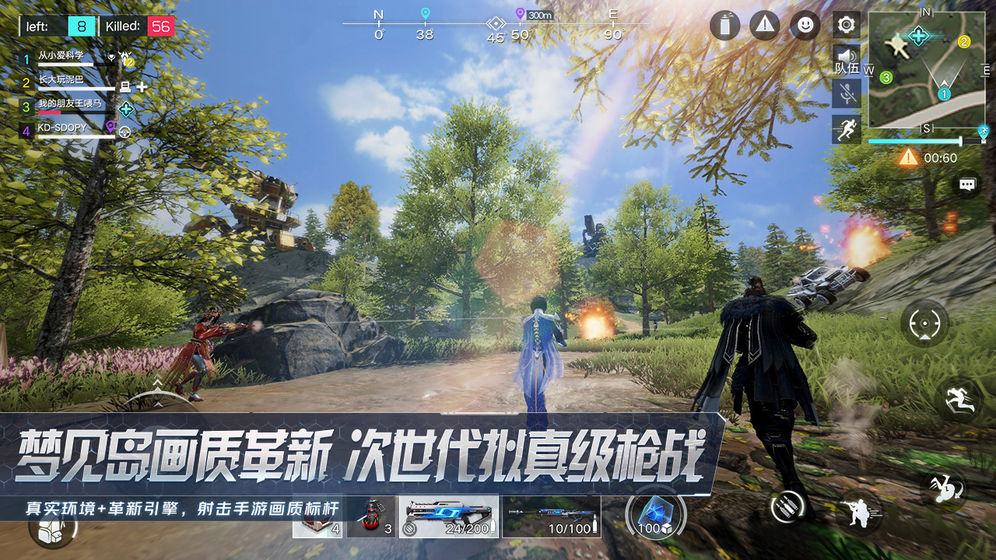This screenshot has height=560, width=996.
Task: Tap the aim scope crosshair button
Action: pyautogui.click(x=923, y=324)
